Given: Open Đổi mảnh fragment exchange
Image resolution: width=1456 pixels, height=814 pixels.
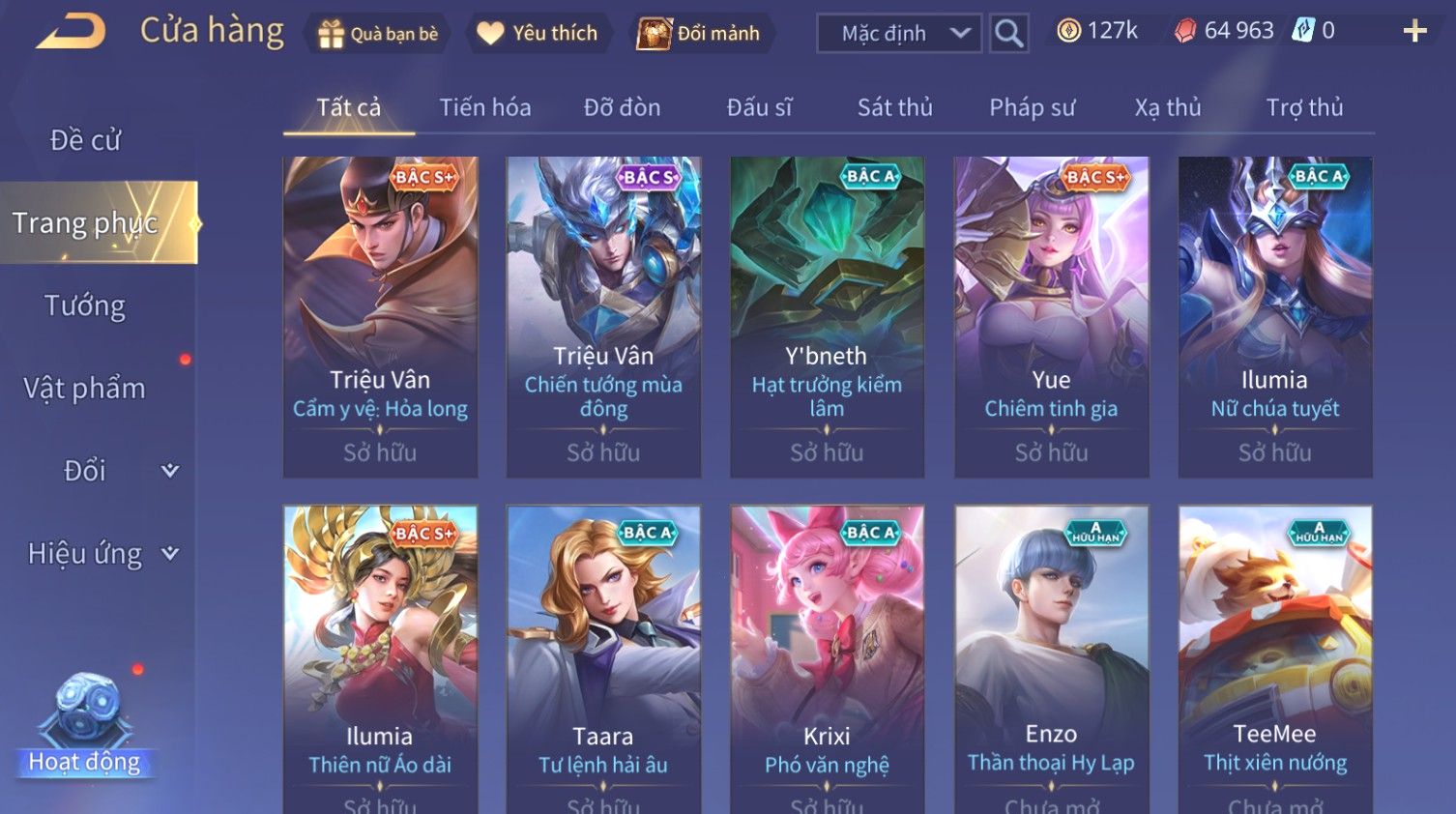Looking at the screenshot, I should click(699, 34).
